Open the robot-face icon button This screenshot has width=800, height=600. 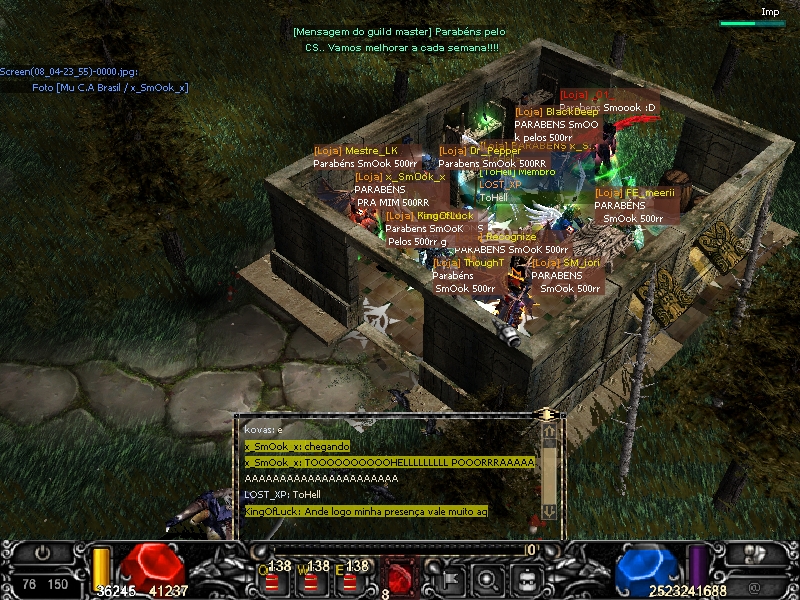click(525, 577)
